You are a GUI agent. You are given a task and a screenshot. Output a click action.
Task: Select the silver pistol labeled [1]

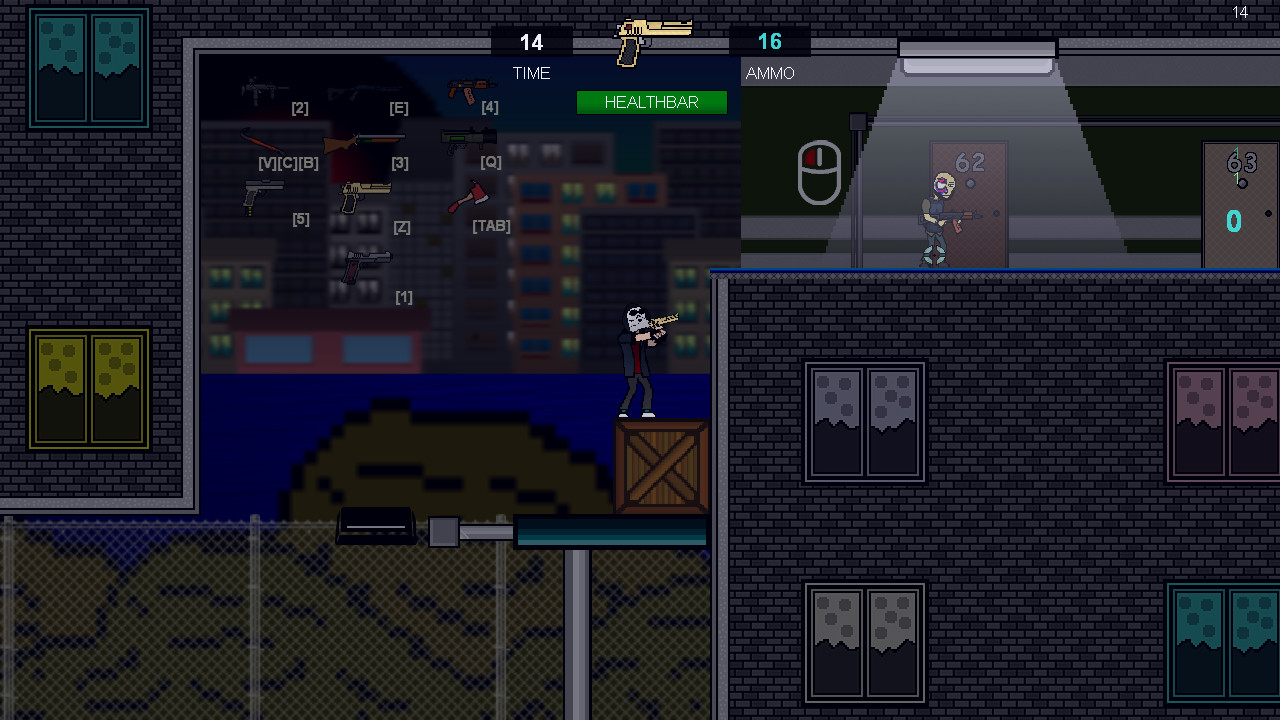point(364,264)
